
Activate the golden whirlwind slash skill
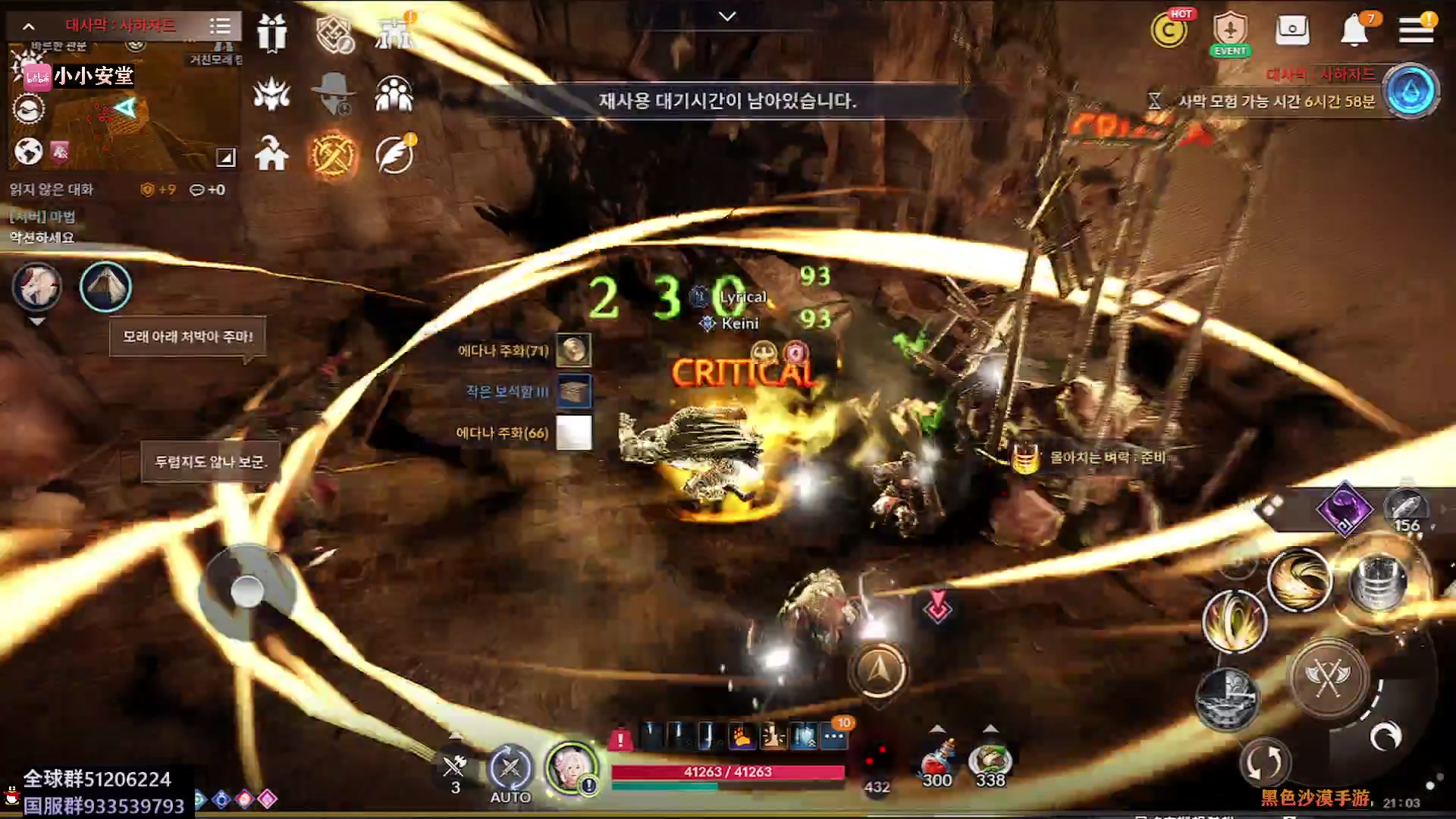(x=1299, y=580)
